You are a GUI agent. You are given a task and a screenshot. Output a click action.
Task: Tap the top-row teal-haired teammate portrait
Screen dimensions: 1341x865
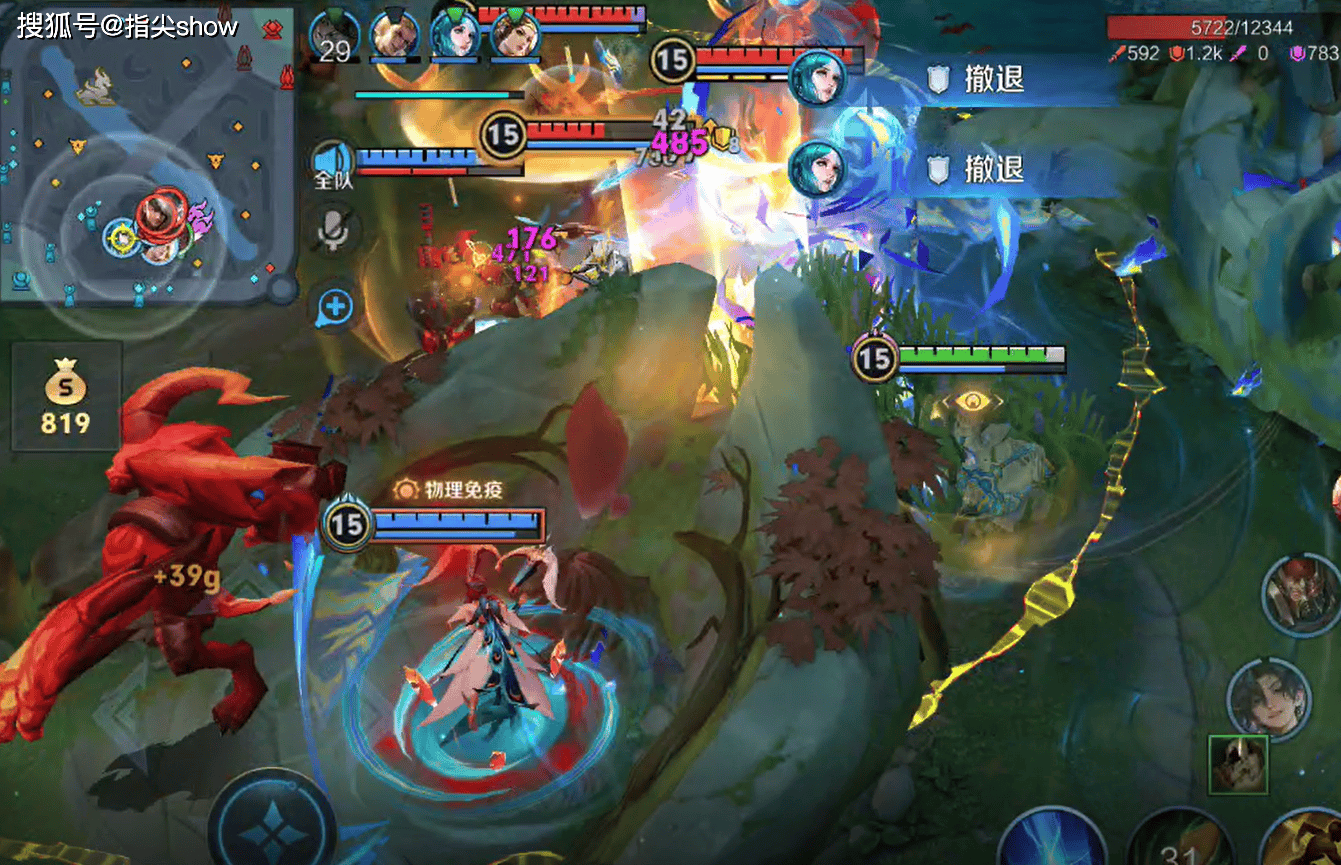click(454, 36)
